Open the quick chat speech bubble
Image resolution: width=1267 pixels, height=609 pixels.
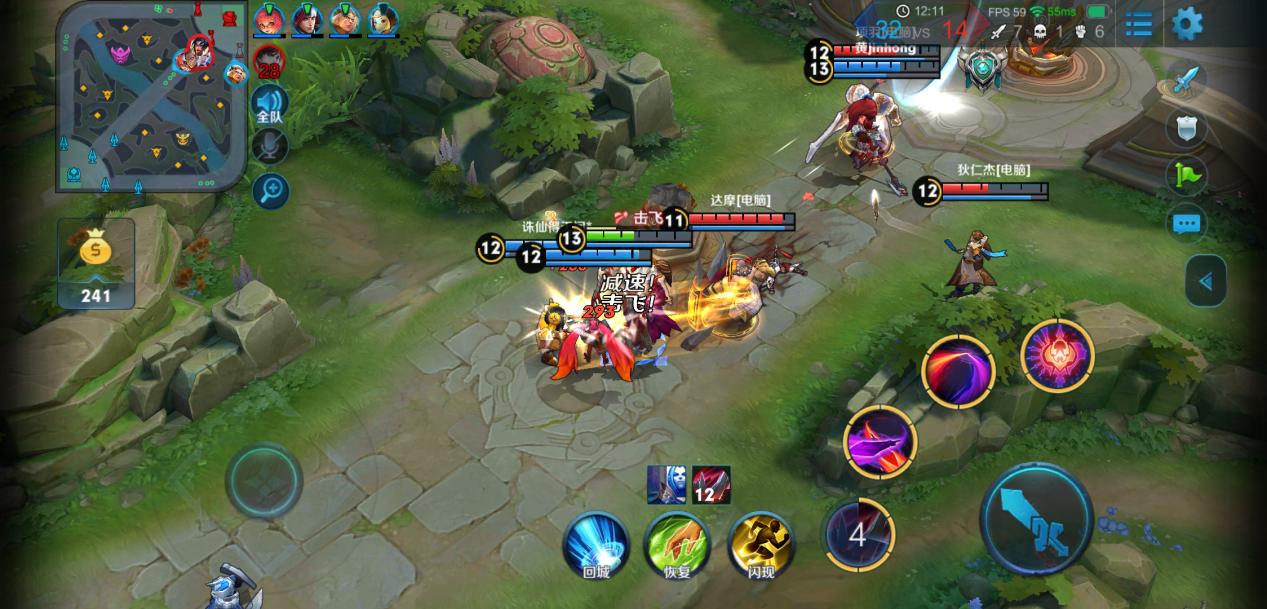click(1186, 223)
